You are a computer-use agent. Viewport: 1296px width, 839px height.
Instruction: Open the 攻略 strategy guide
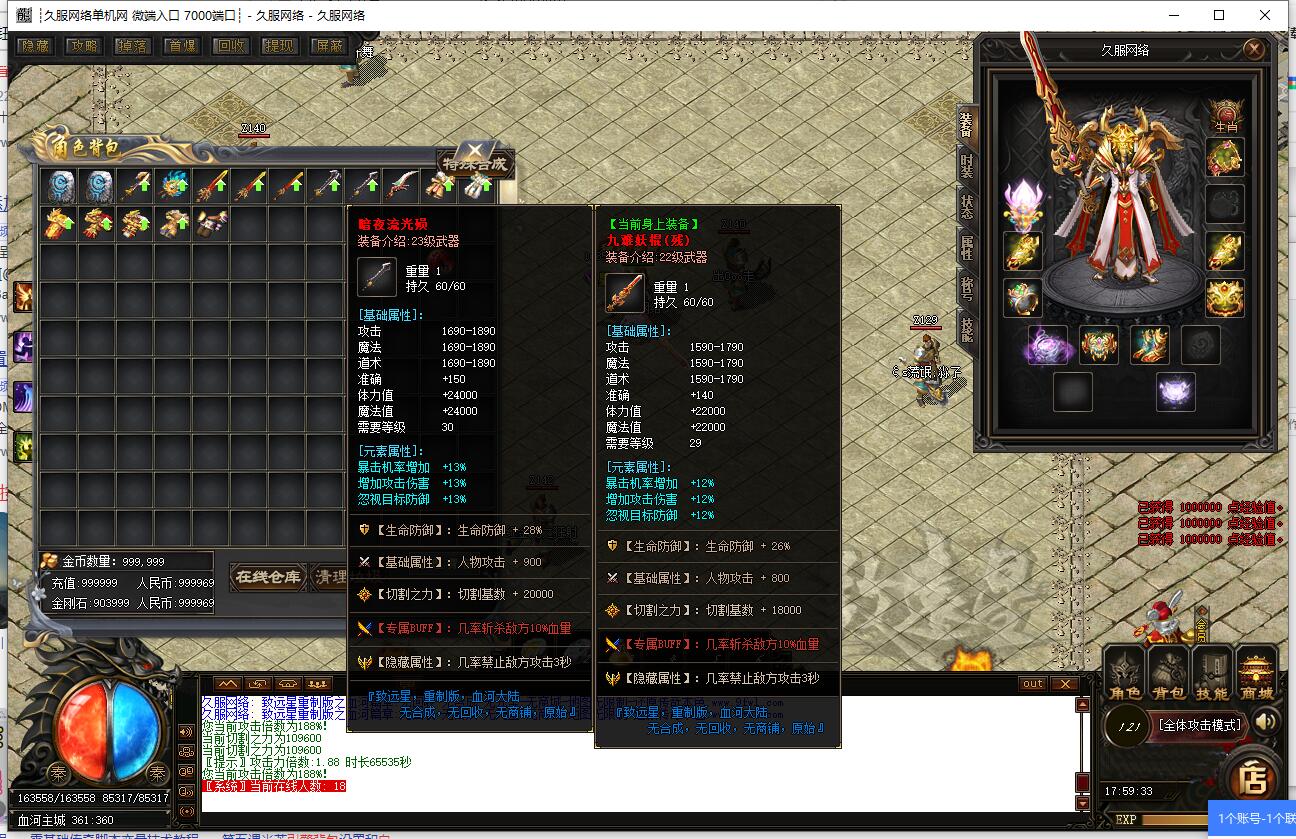[x=84, y=46]
